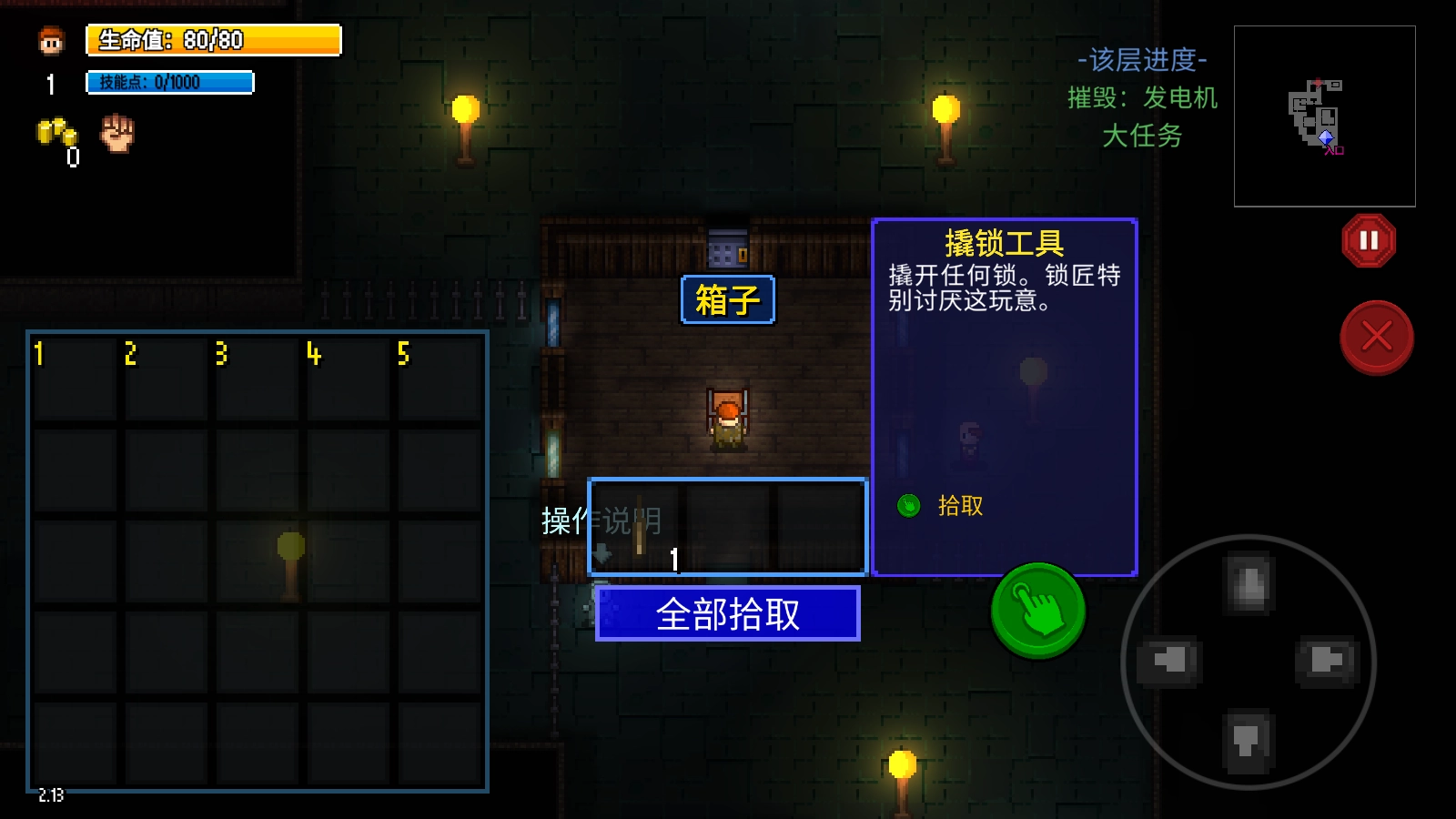Tap the blue 技能点 skill point bar
Viewport: 1456px width, 819px height.
[168, 81]
